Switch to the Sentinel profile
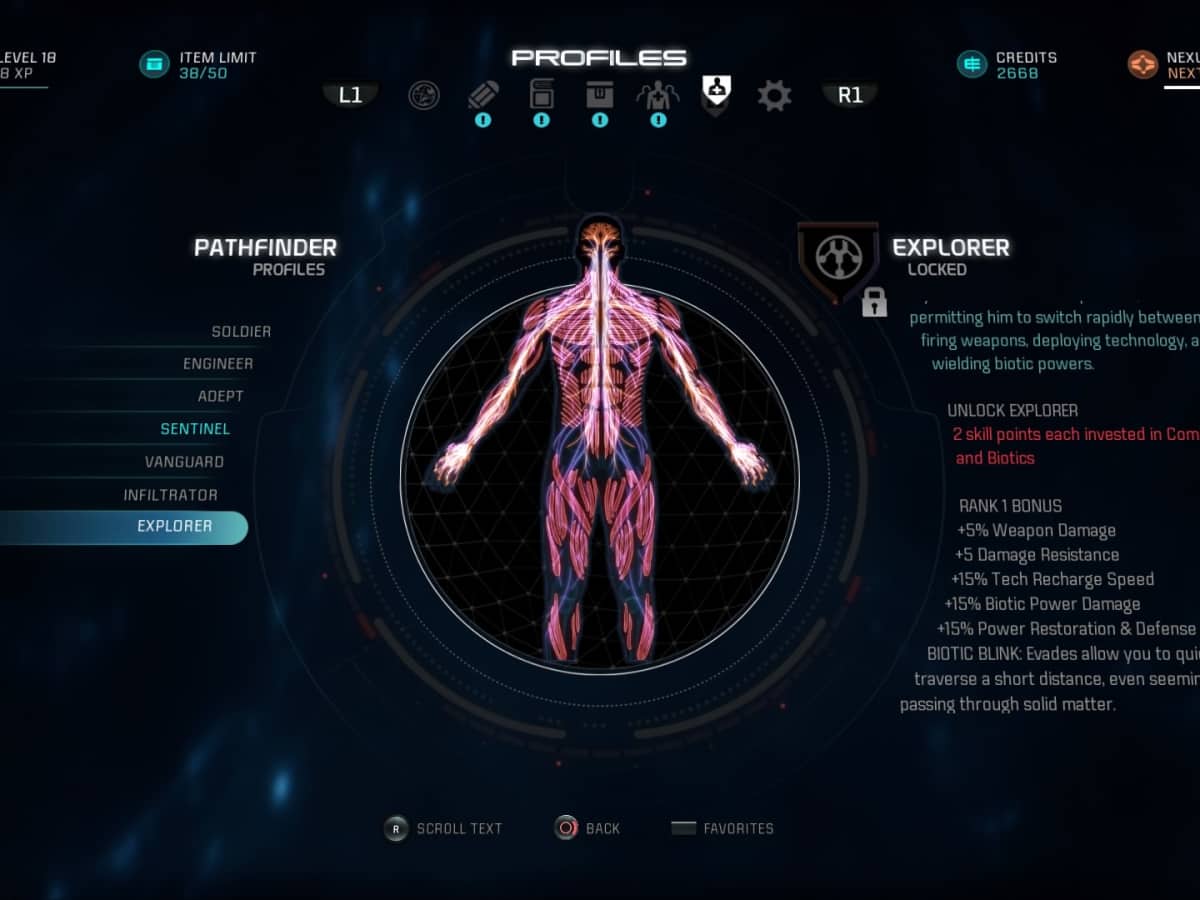The image size is (1200, 900). (x=195, y=429)
